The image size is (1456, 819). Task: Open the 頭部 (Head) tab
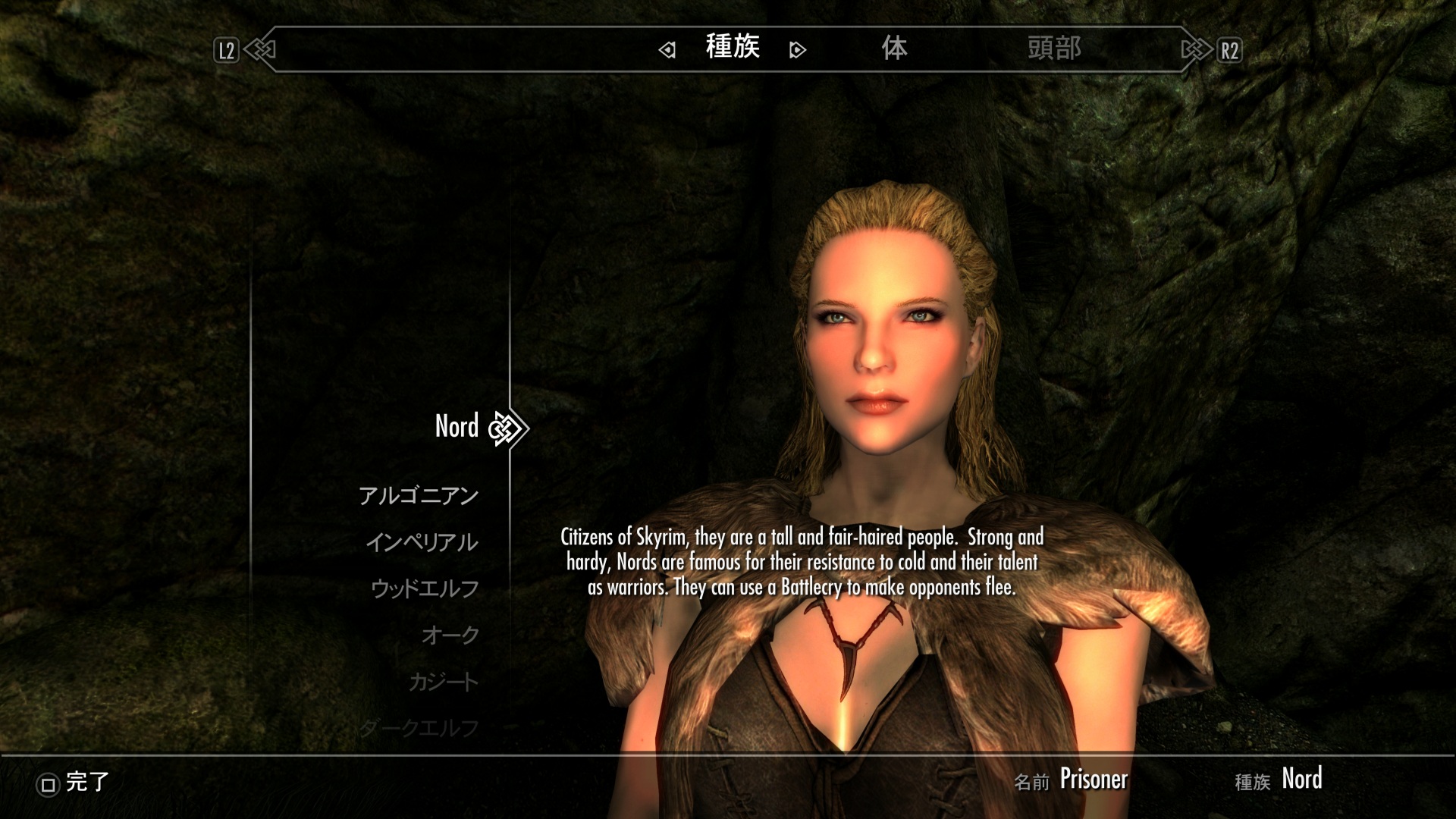1054,49
